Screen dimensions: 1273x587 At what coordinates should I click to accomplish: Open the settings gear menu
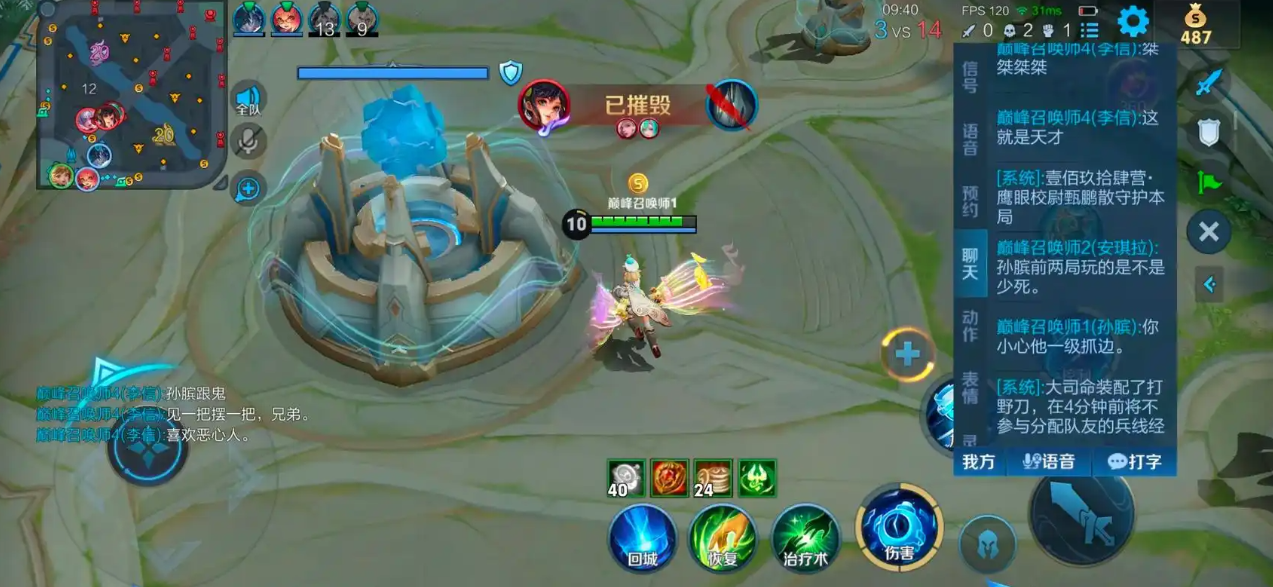click(1132, 21)
